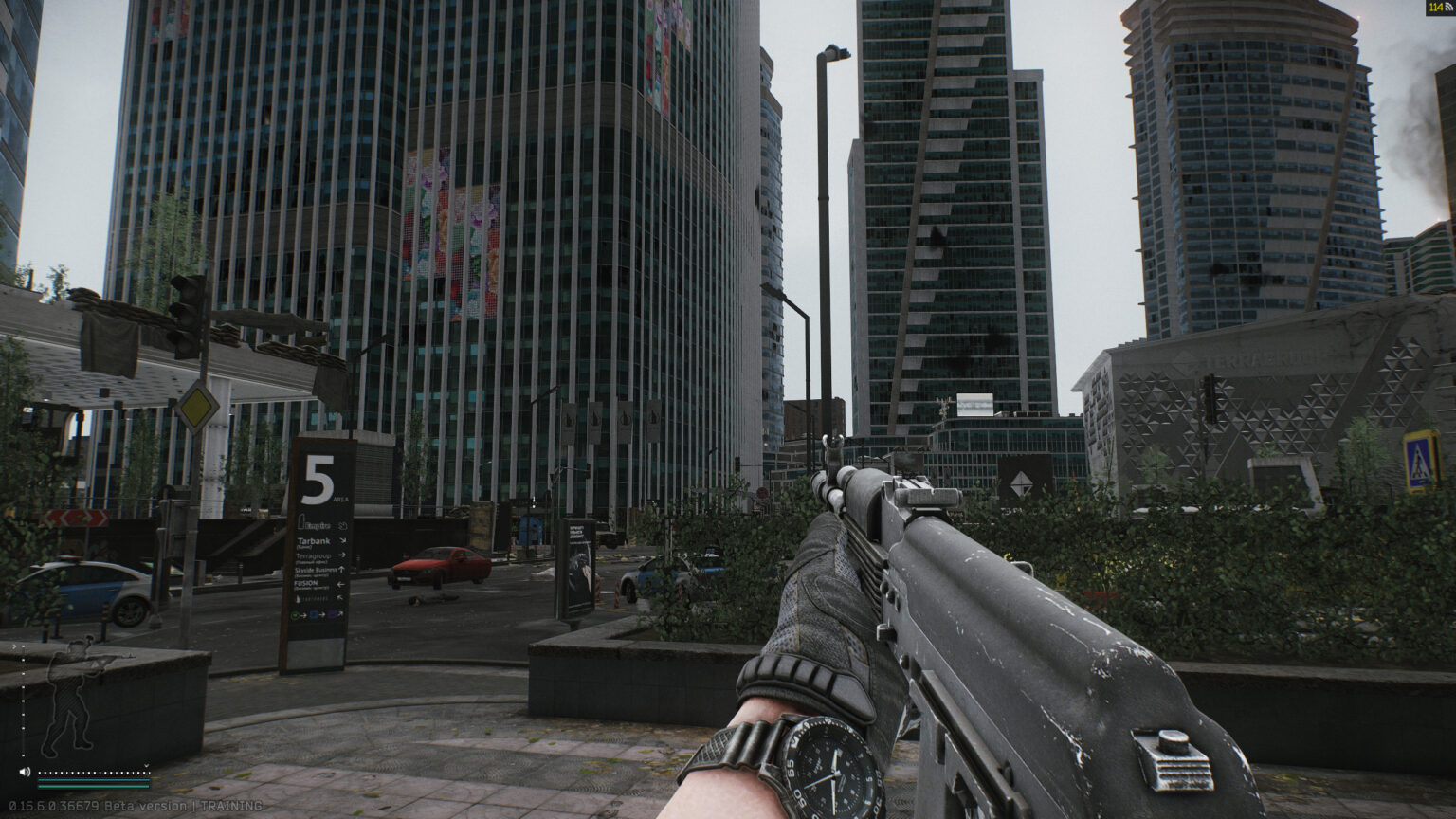Click the midpoint of the dotted volume slider
Viewport: 1456px width, 819px height.
(94, 773)
